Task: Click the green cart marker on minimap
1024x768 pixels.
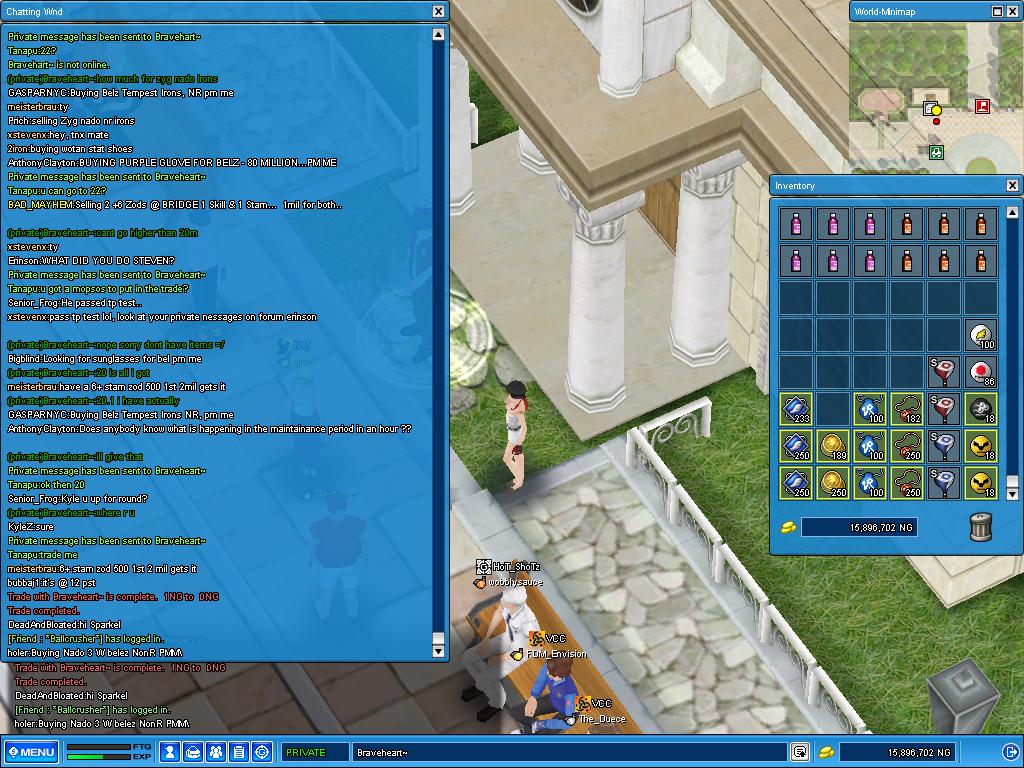Action: tap(936, 152)
